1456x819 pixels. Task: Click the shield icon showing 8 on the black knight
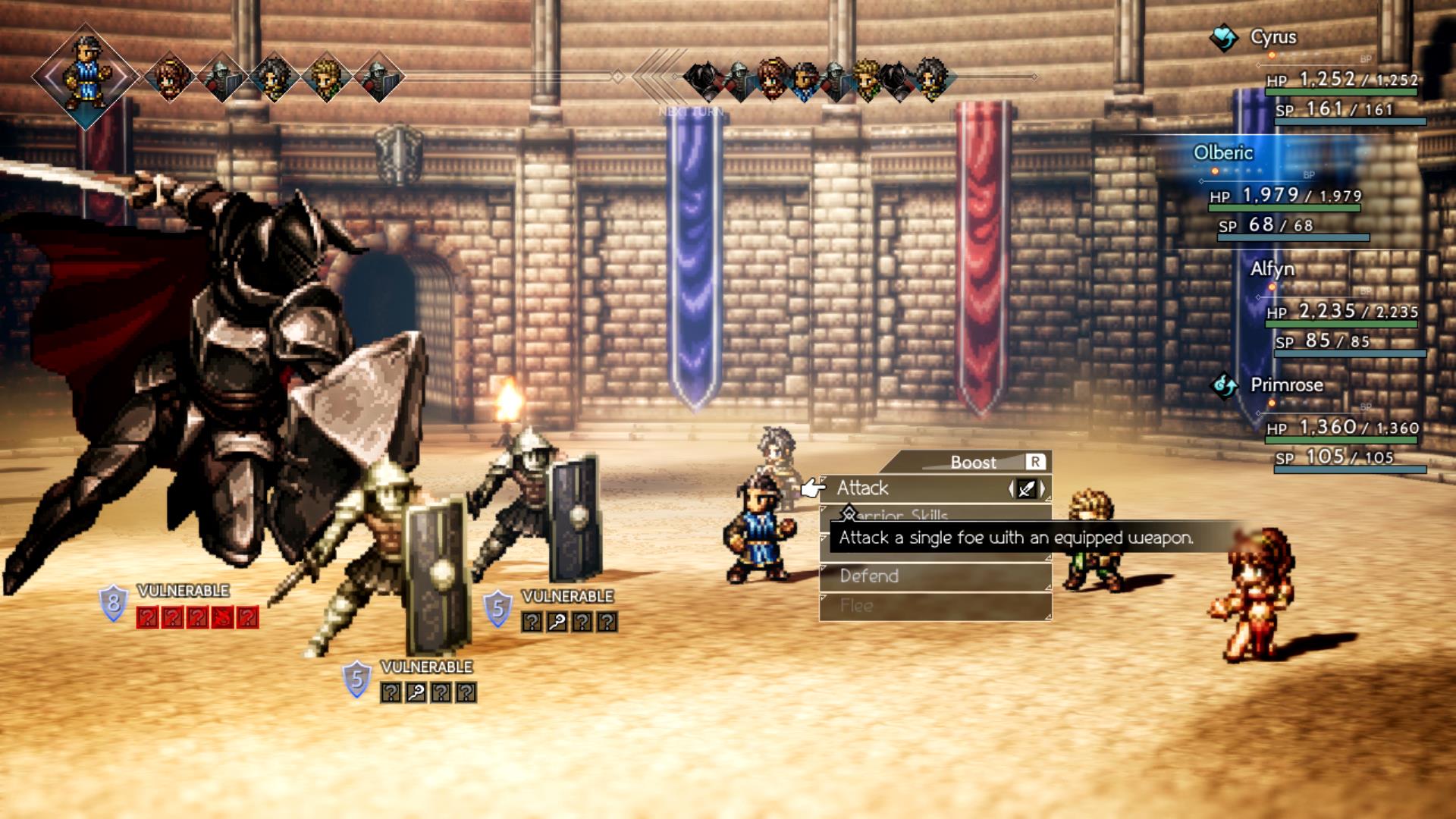(114, 601)
